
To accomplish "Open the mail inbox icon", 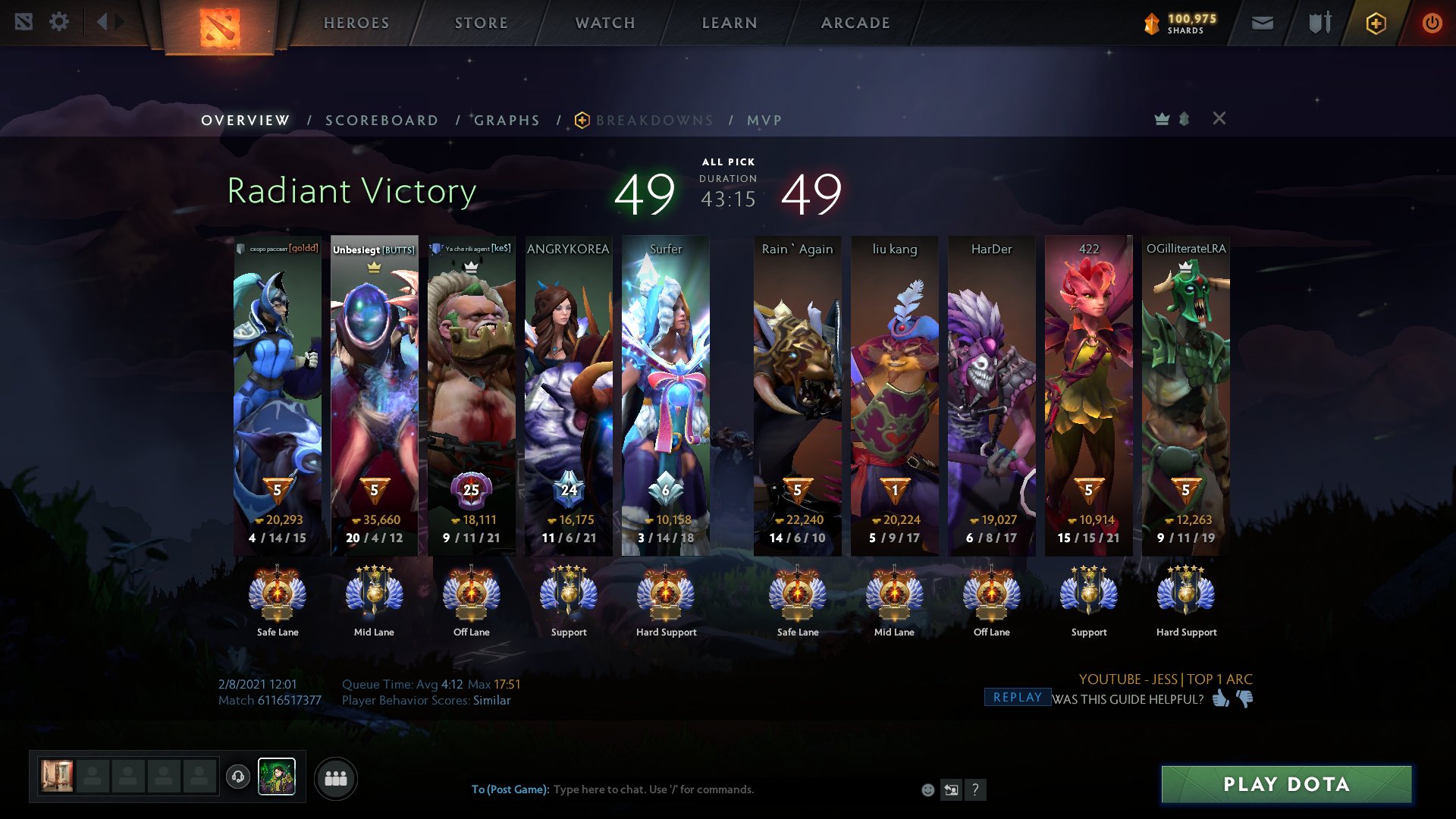I will [1262, 23].
